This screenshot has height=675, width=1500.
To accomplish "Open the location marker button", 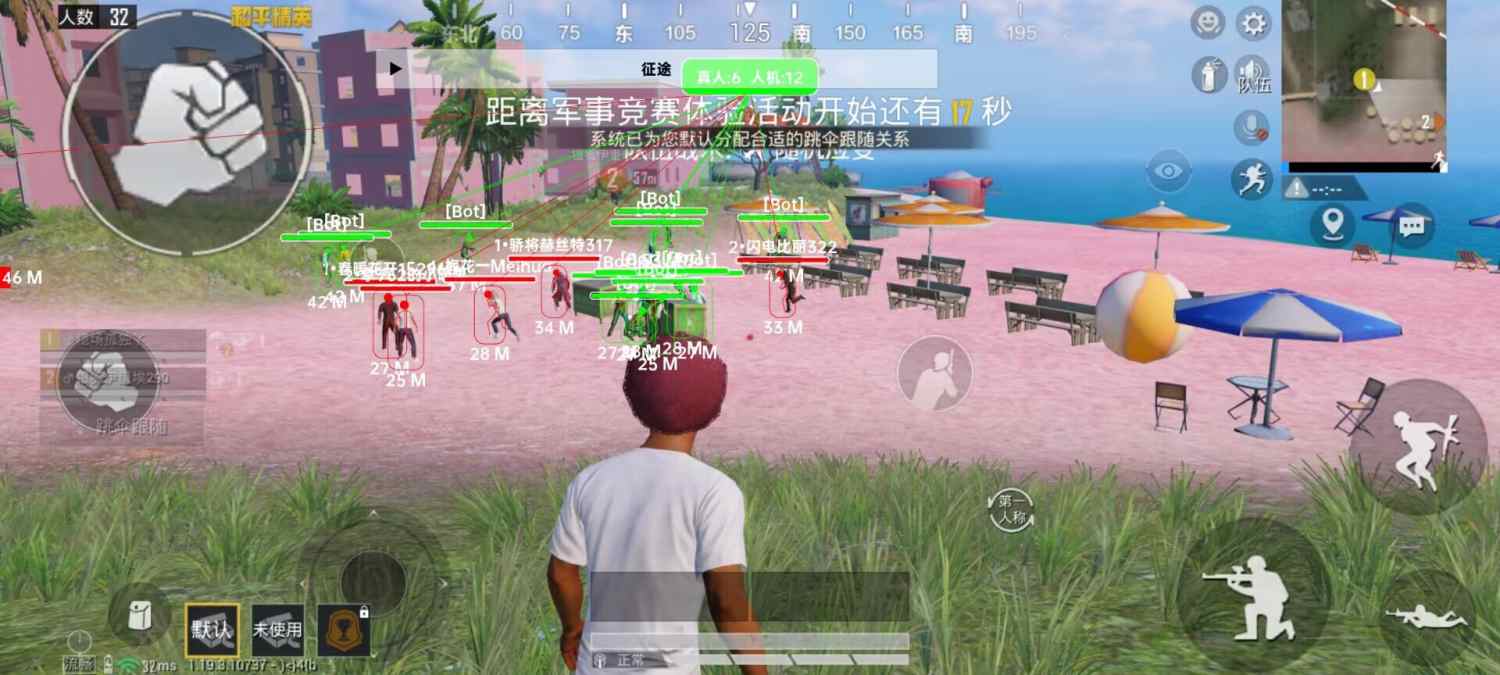I will (x=1332, y=224).
